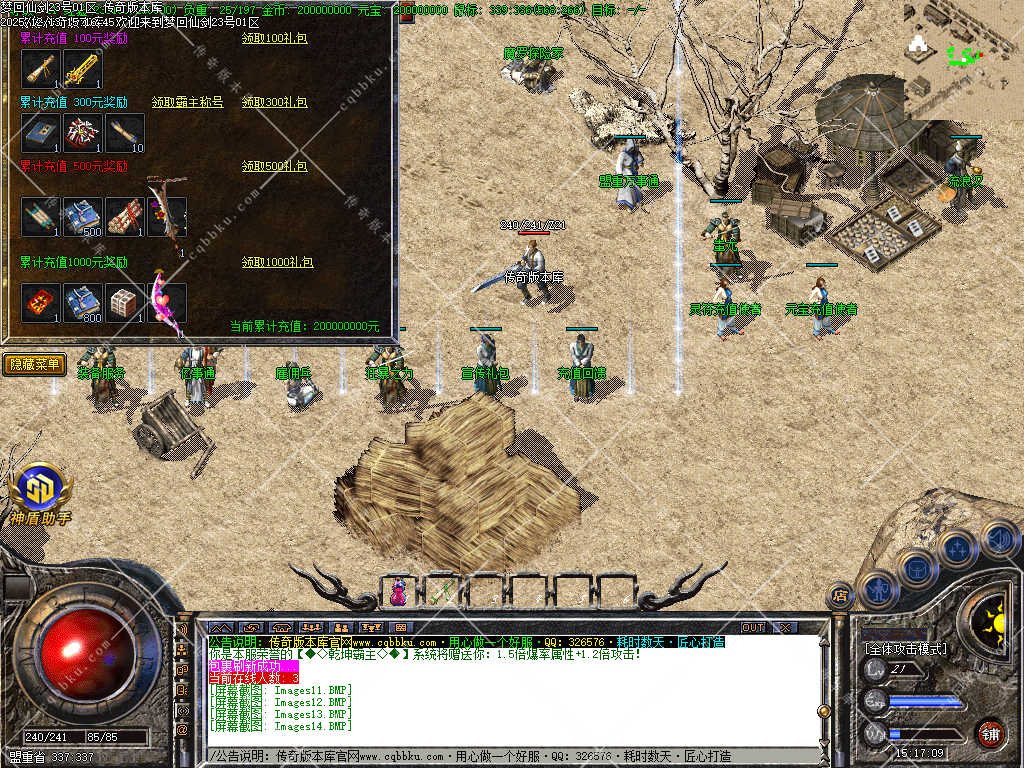The image size is (1024, 768).
Task: Claim the 100 yuan gift pack link
Action: pos(274,38)
